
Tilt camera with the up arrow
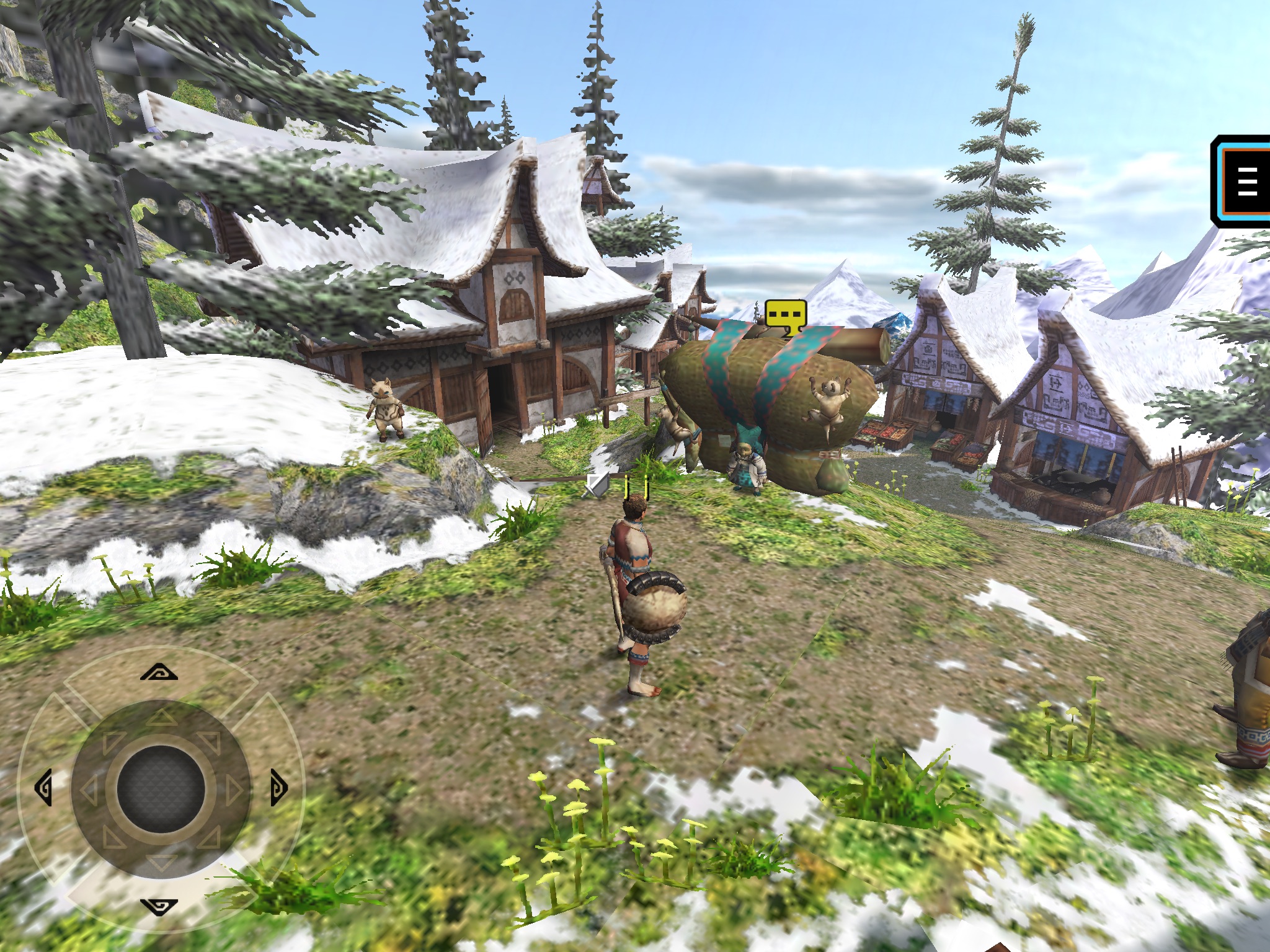pos(159,672)
